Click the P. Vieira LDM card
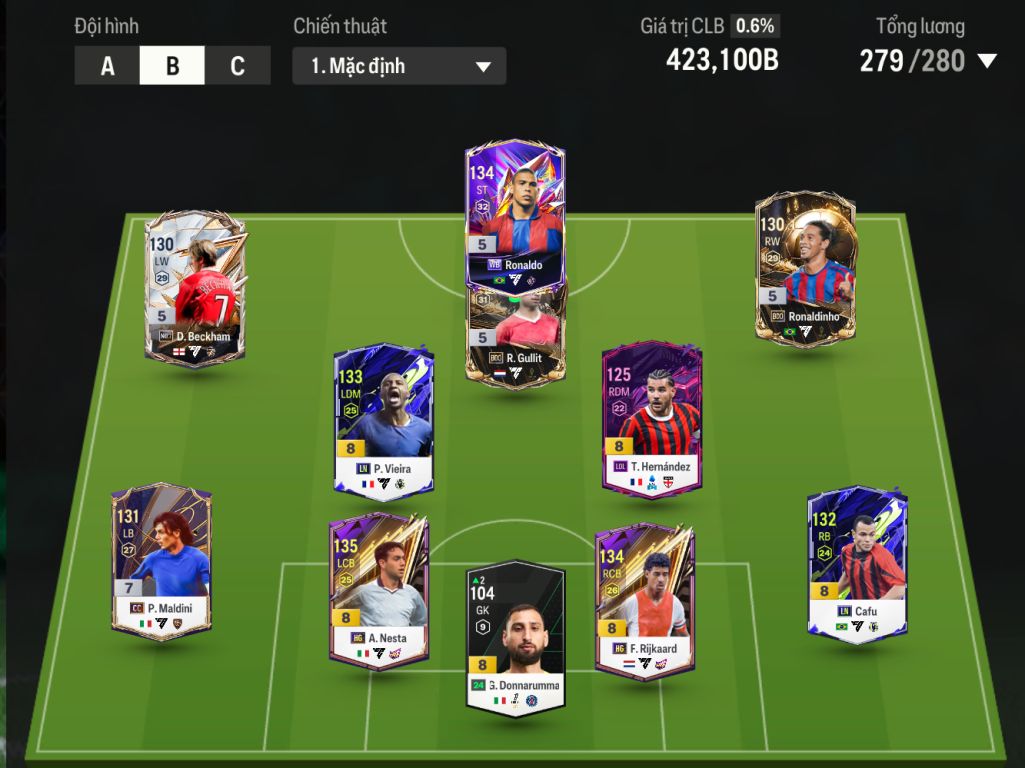Image resolution: width=1025 pixels, height=768 pixels. point(384,420)
